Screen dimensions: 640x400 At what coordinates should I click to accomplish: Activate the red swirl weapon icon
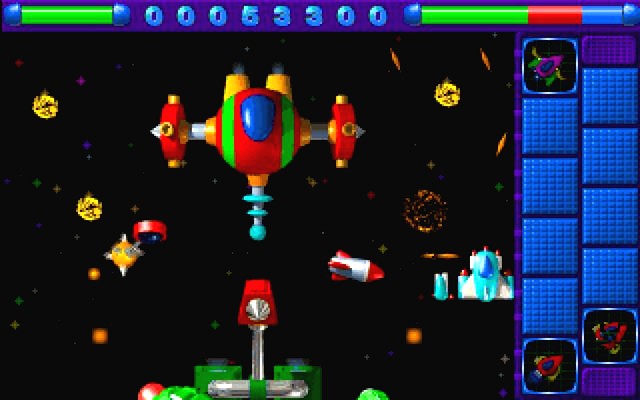coord(609,336)
